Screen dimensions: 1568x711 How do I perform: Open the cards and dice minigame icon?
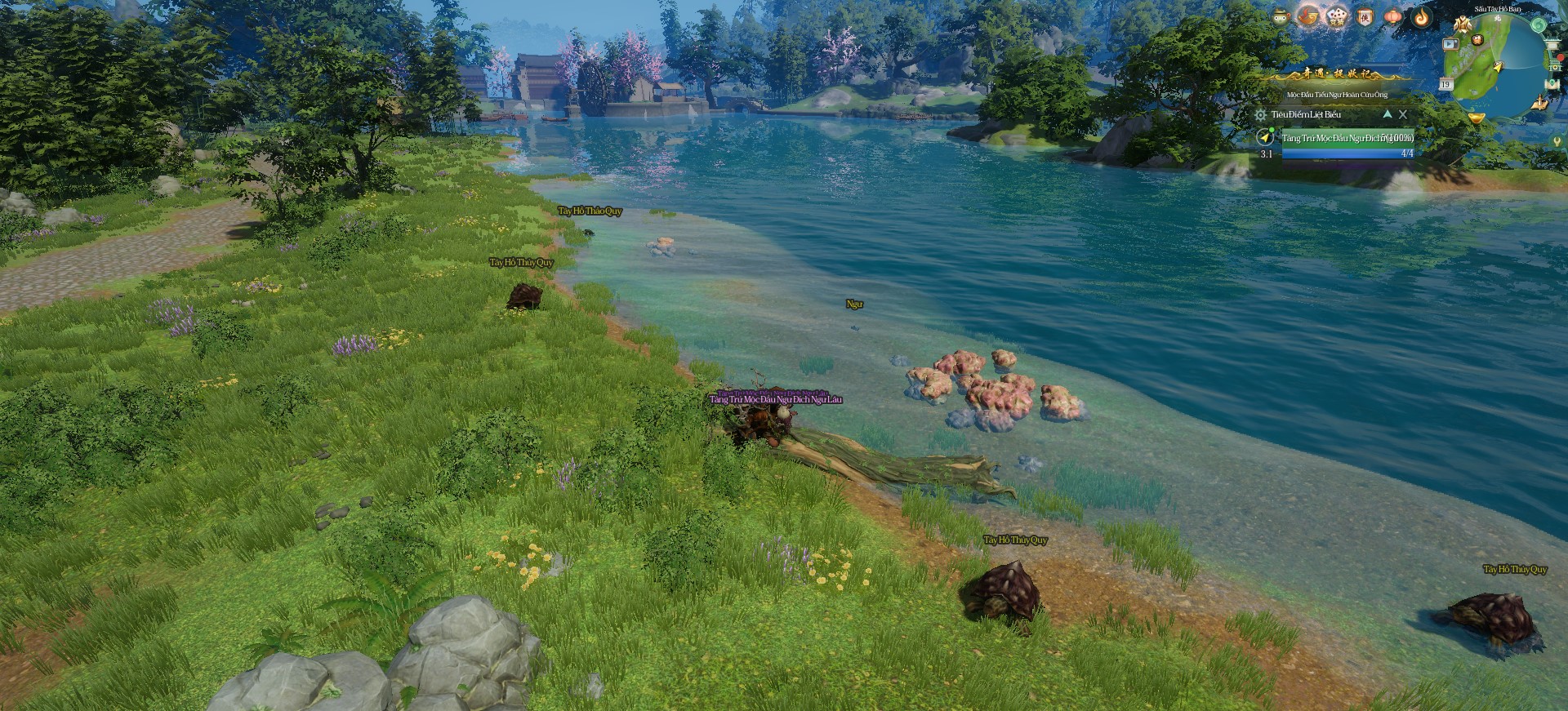[x=1336, y=16]
